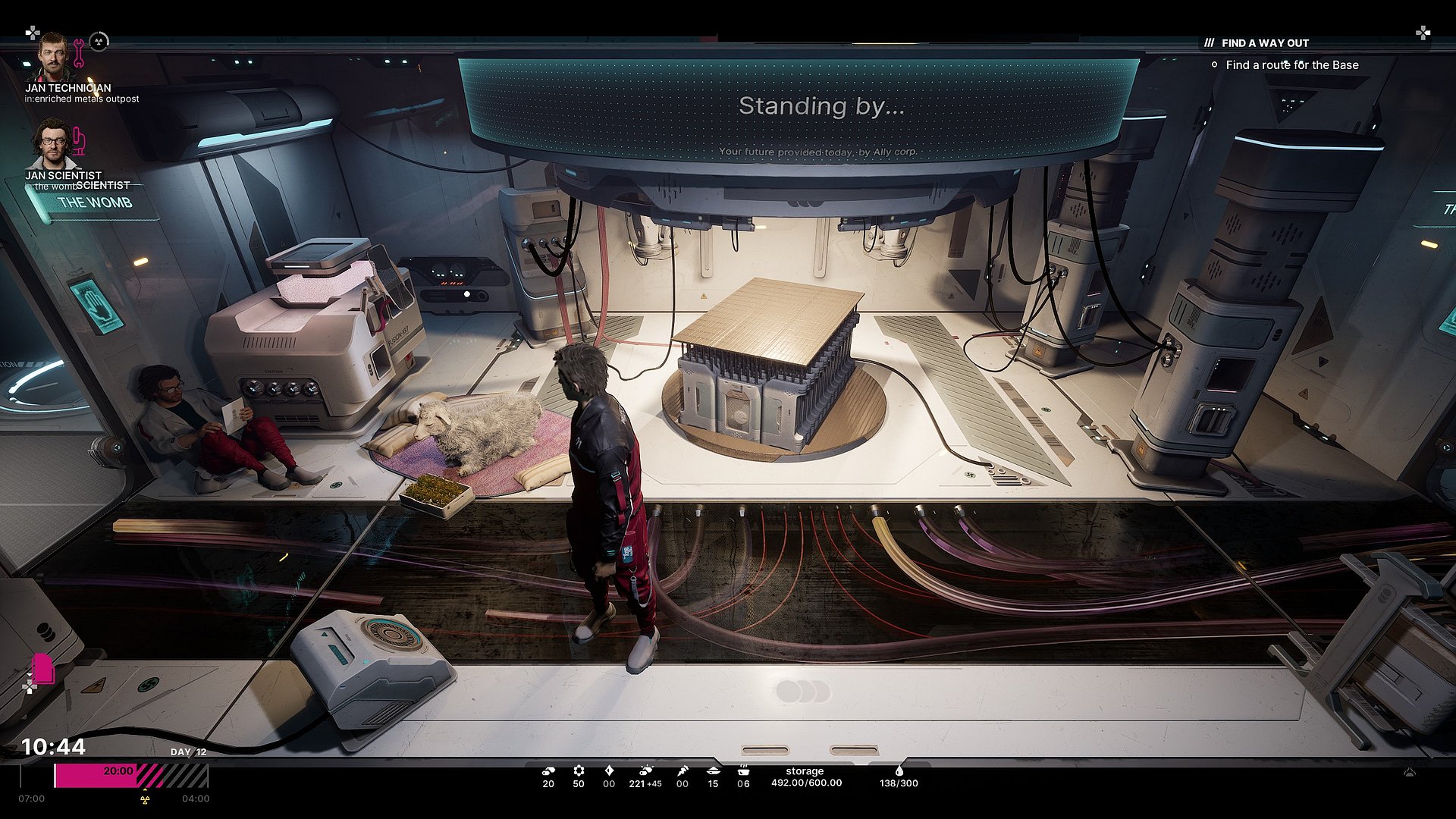The height and width of the screenshot is (819, 1456).
Task: Click the cooked meal pot icon
Action: point(743,770)
